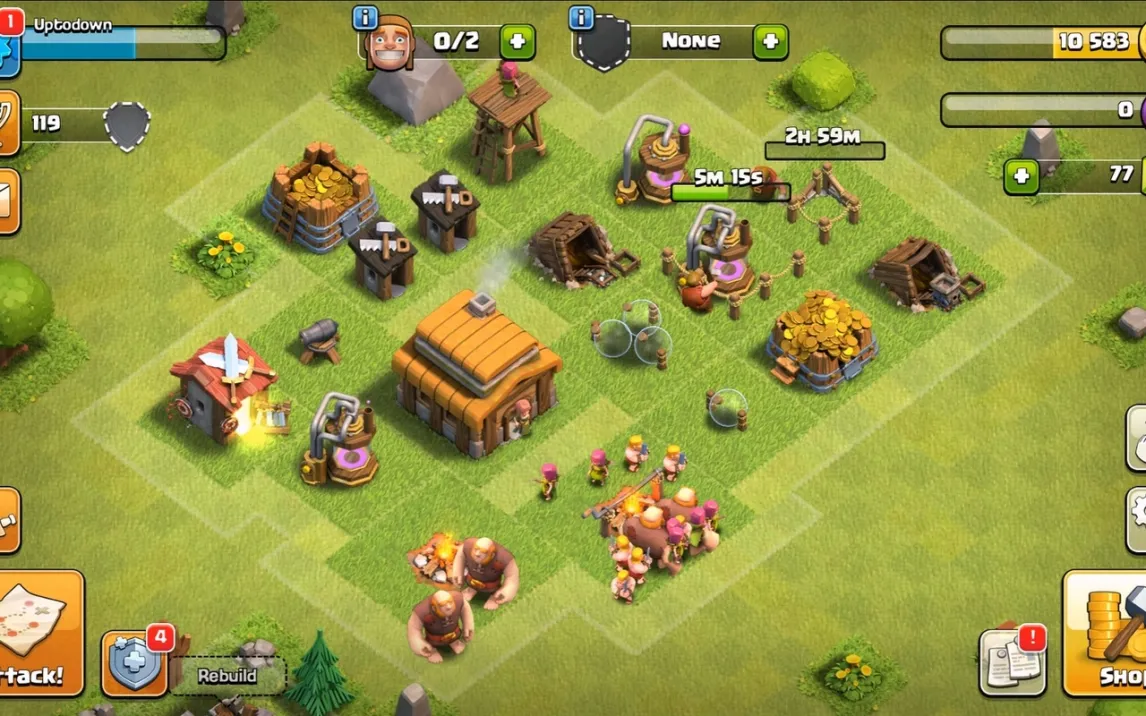Screen dimensions: 1146x716
Task: Add a shield with the green plus
Action: (770, 42)
